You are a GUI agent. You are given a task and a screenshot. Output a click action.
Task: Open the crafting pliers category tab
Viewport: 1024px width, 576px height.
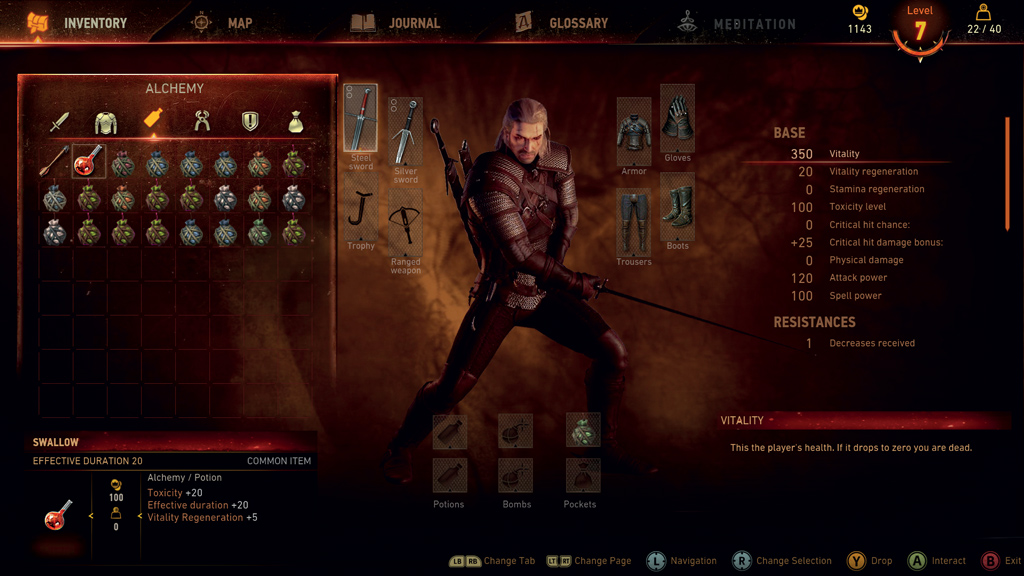[x=202, y=122]
